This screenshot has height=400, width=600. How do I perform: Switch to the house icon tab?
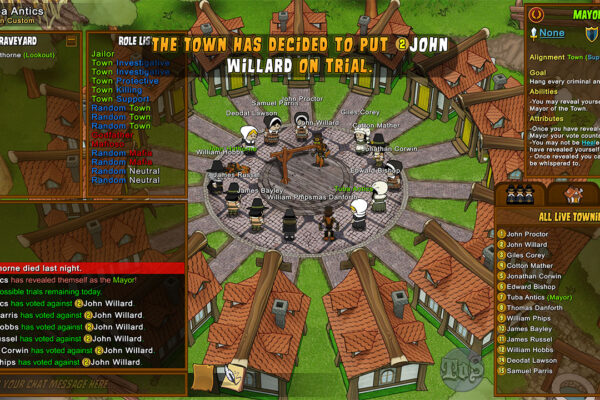point(574,195)
